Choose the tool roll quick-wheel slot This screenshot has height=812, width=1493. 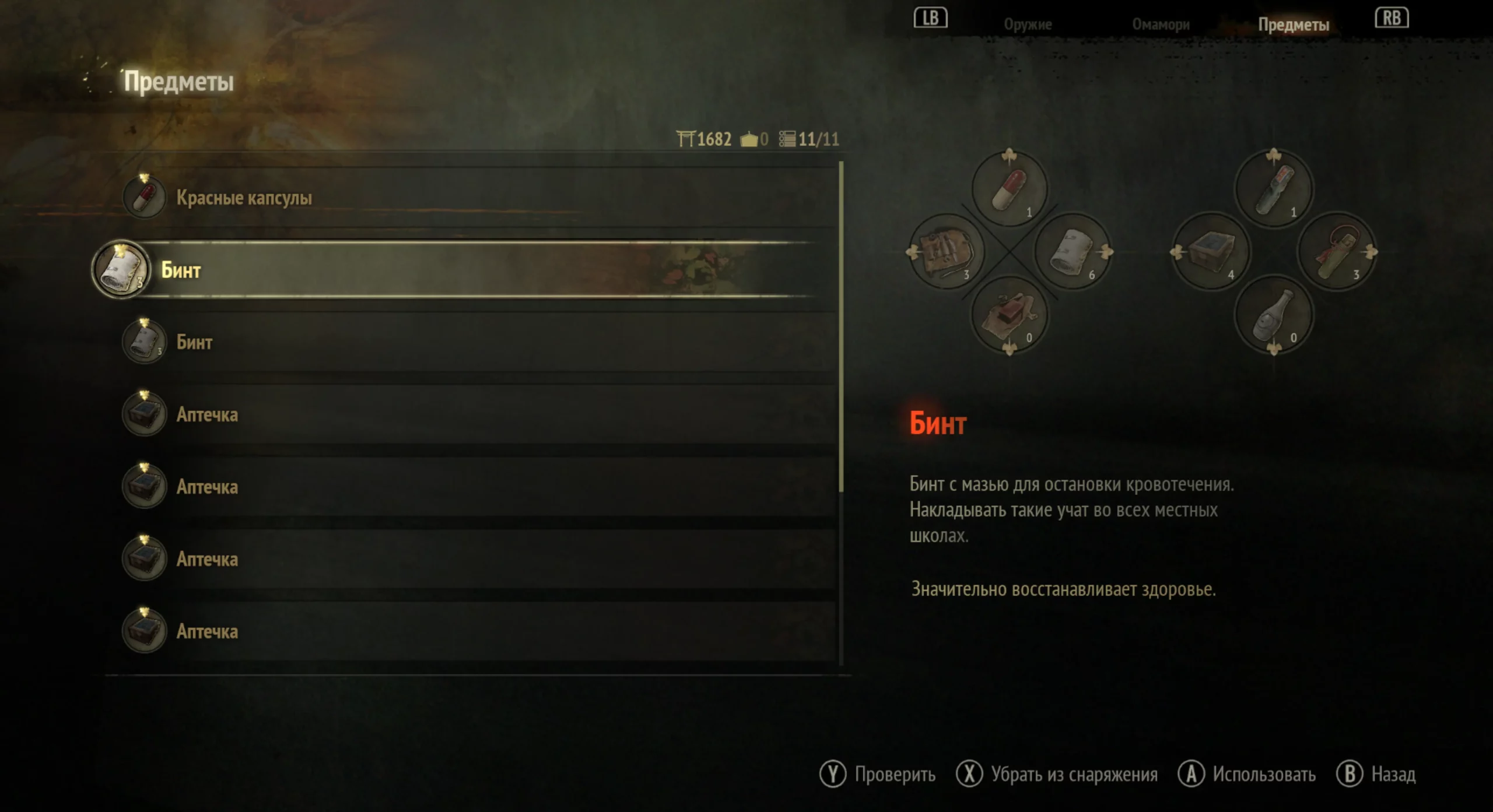pyautogui.click(x=947, y=252)
